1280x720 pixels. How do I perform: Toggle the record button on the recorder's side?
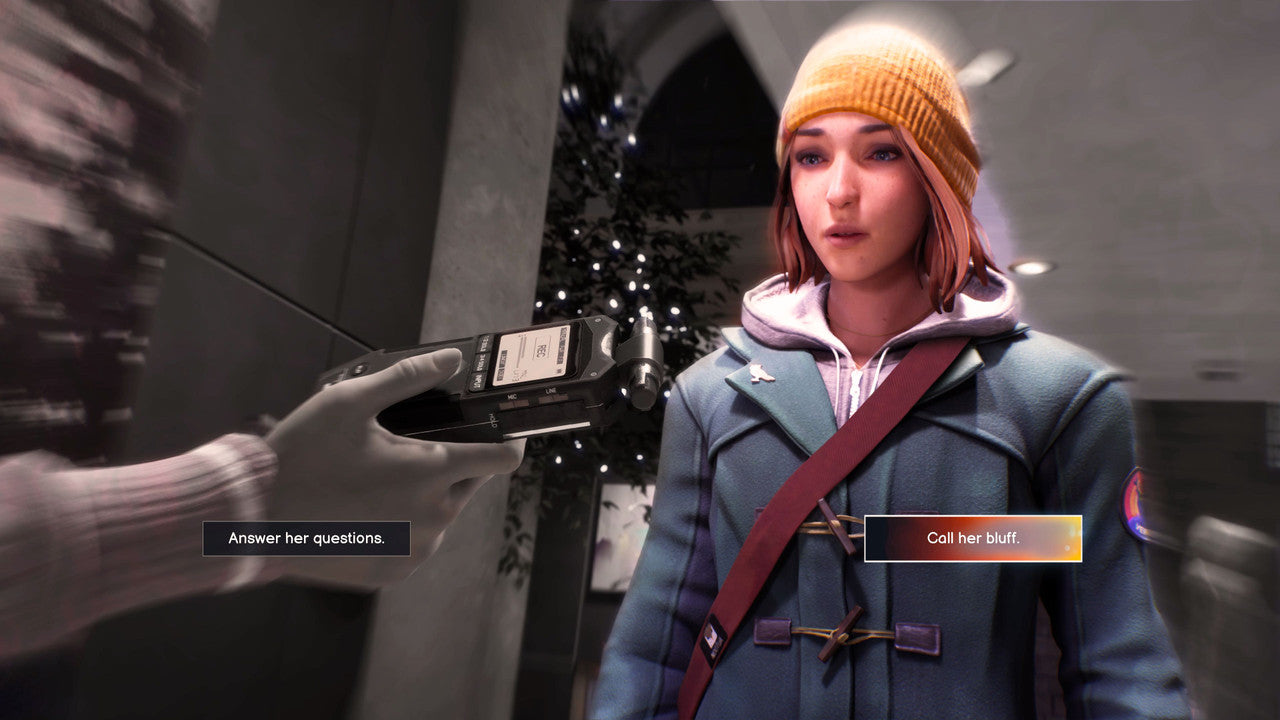(360, 367)
